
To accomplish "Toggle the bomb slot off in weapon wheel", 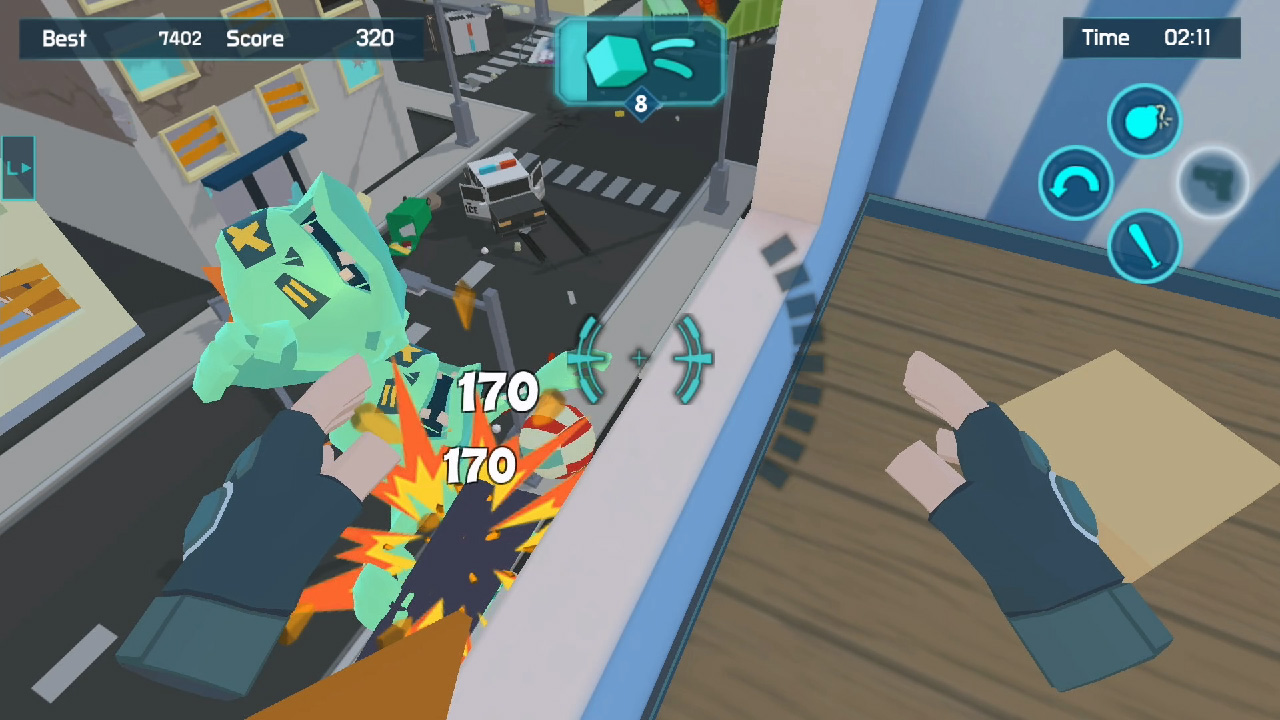I will click(x=1143, y=120).
